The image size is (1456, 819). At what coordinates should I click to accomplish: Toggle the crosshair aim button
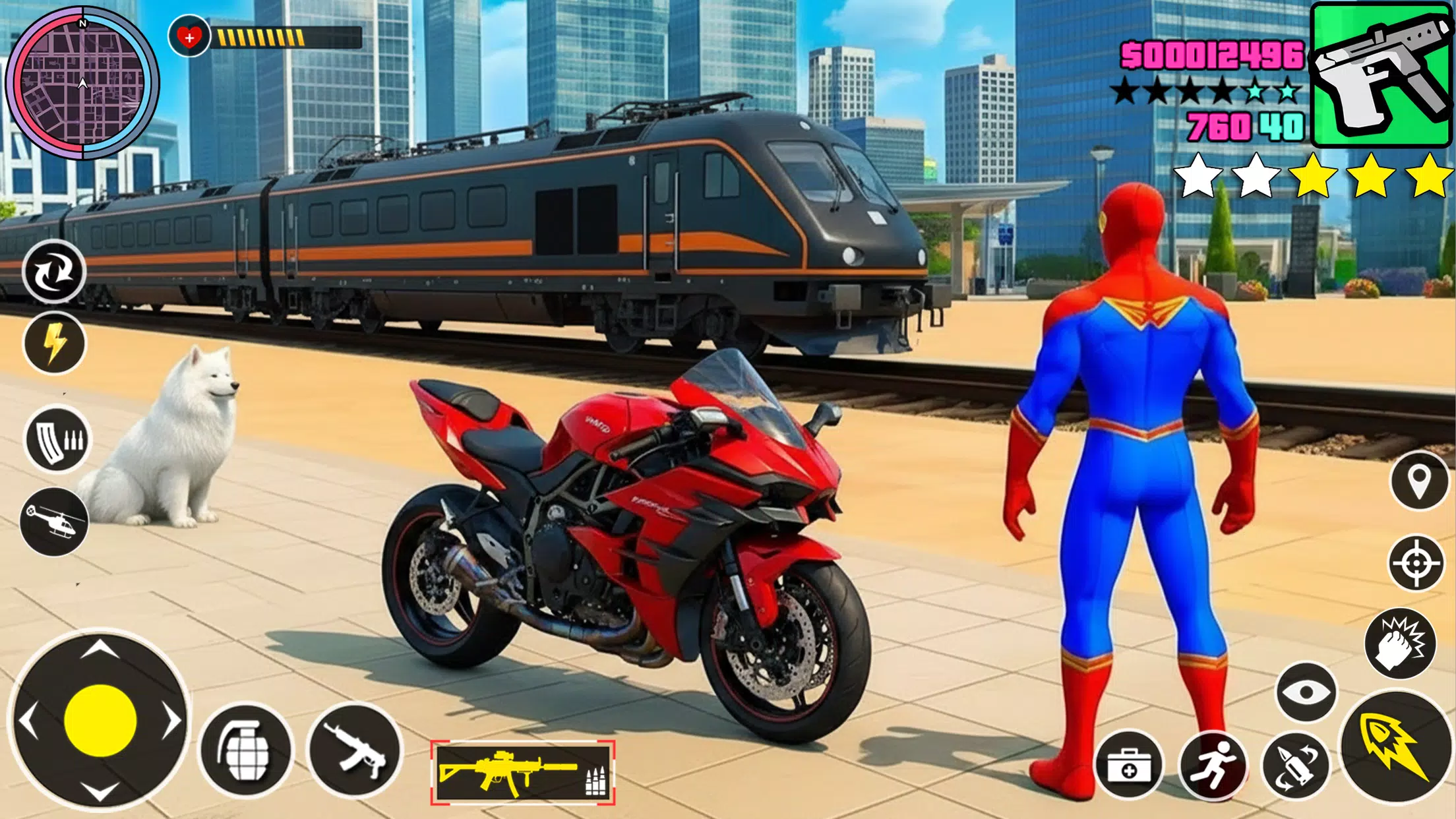(x=1416, y=563)
